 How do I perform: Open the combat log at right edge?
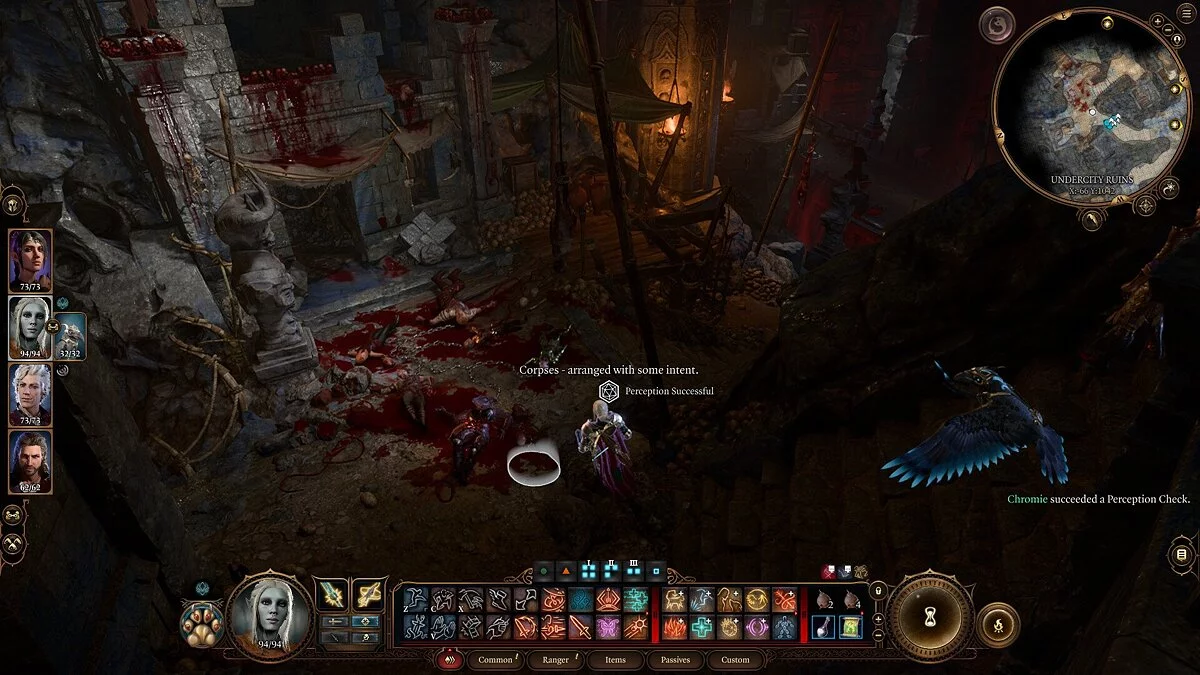(x=1181, y=555)
